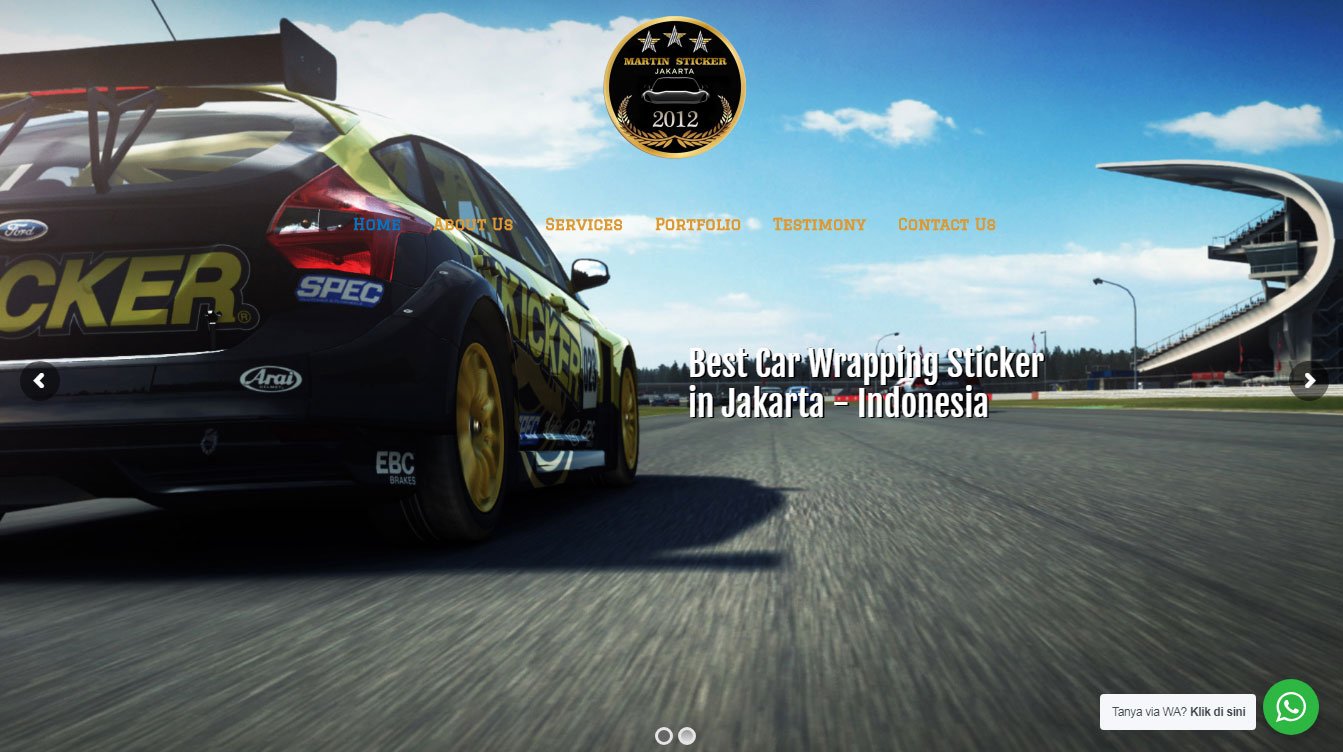This screenshot has width=1343, height=752.
Task: Select Contact Us in navigation
Action: click(947, 224)
